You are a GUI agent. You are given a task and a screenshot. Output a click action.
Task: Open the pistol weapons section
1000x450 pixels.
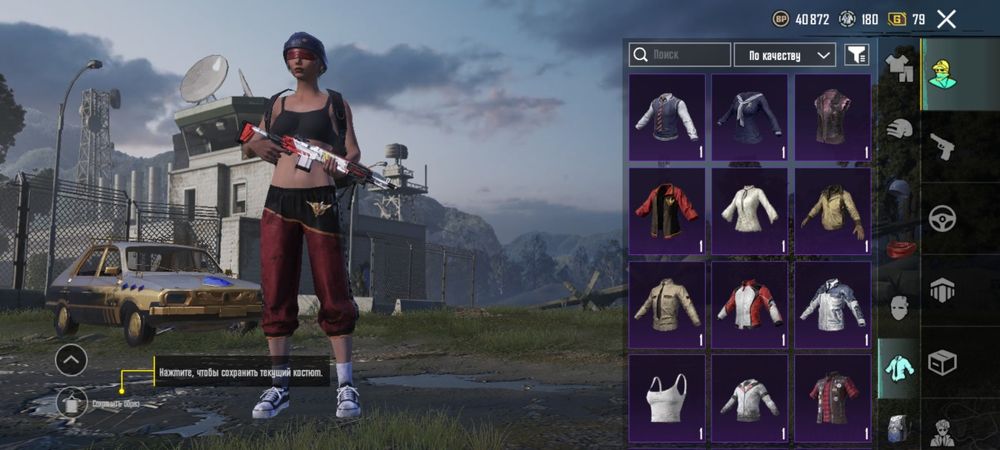pyautogui.click(x=942, y=147)
